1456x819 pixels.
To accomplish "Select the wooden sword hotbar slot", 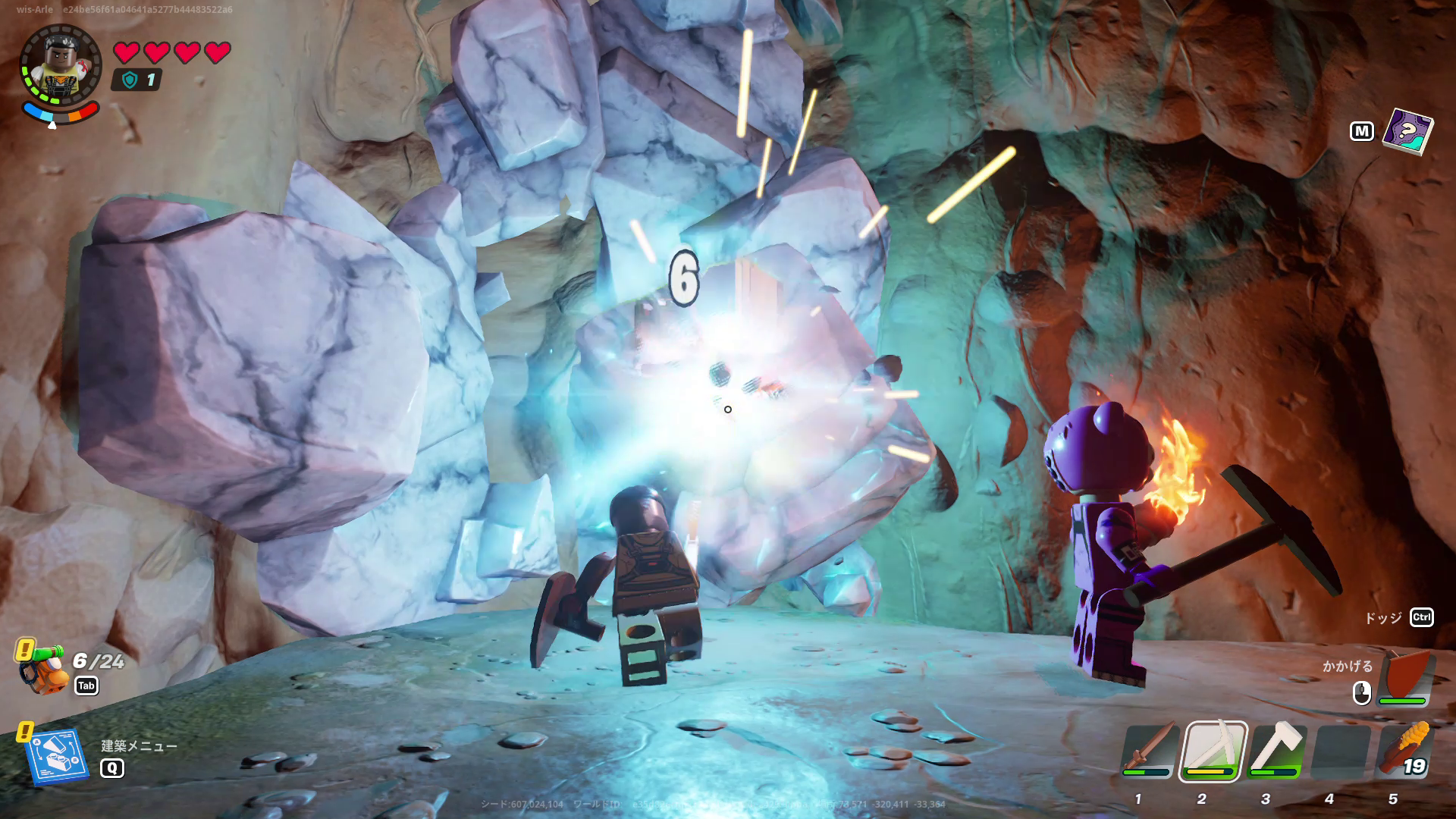I will tap(1150, 751).
